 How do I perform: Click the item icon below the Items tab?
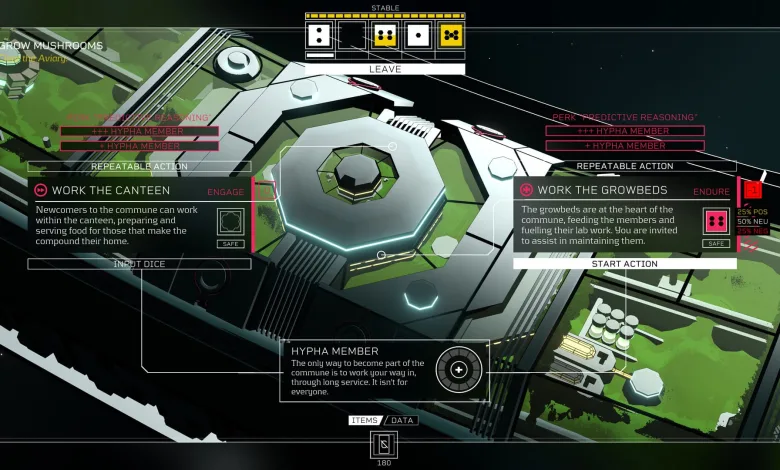(x=383, y=445)
